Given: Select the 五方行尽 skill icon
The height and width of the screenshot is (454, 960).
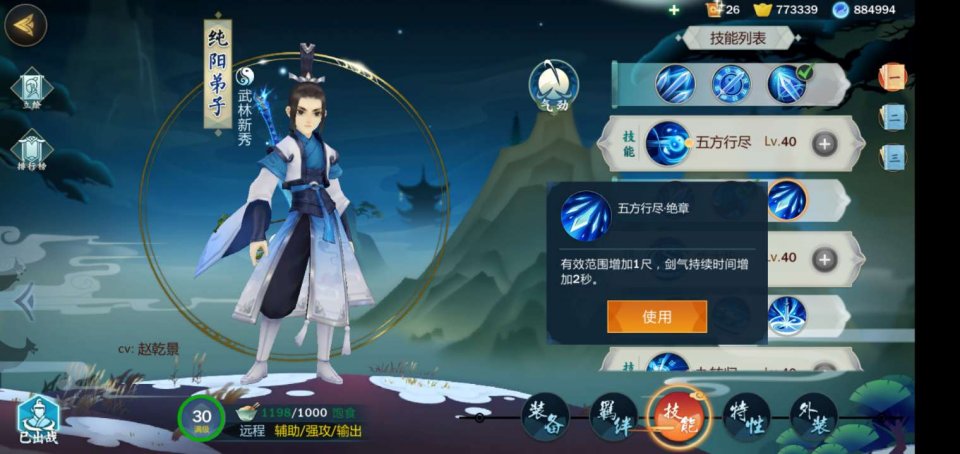Looking at the screenshot, I should [667, 143].
